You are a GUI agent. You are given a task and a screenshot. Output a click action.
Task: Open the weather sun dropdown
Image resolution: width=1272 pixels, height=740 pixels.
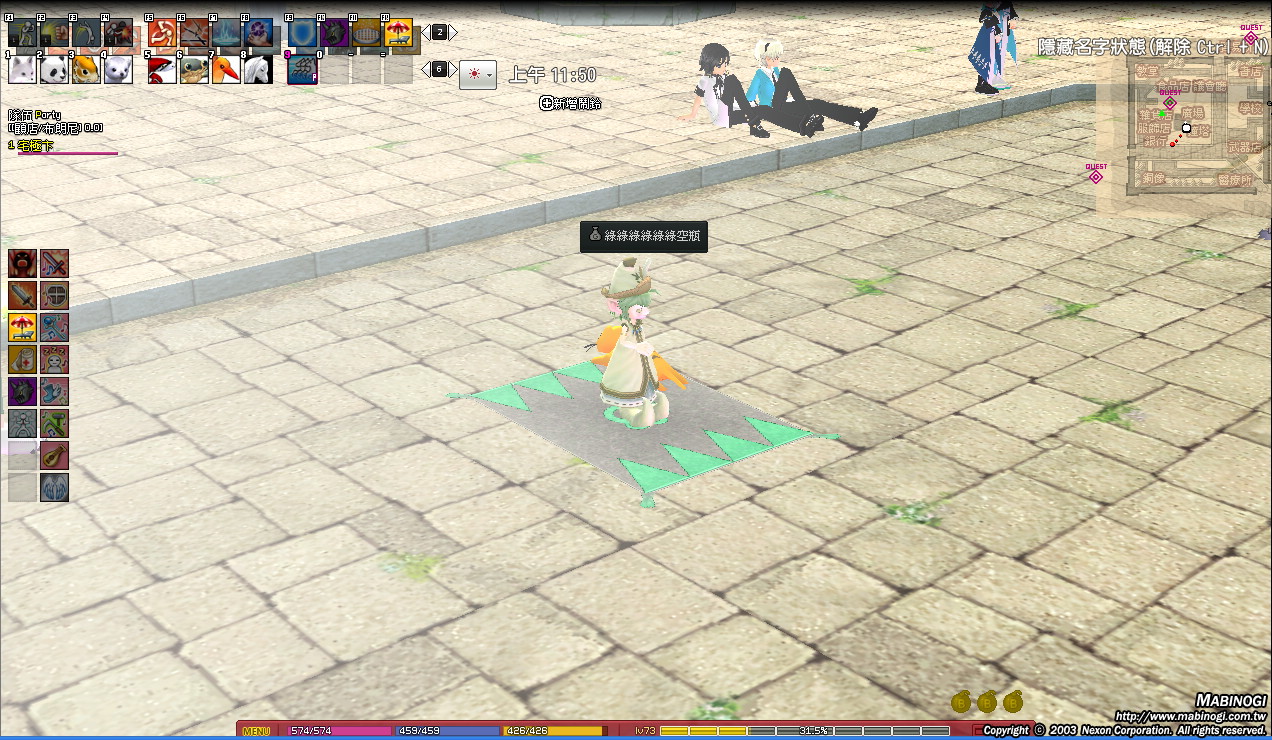pyautogui.click(x=478, y=74)
